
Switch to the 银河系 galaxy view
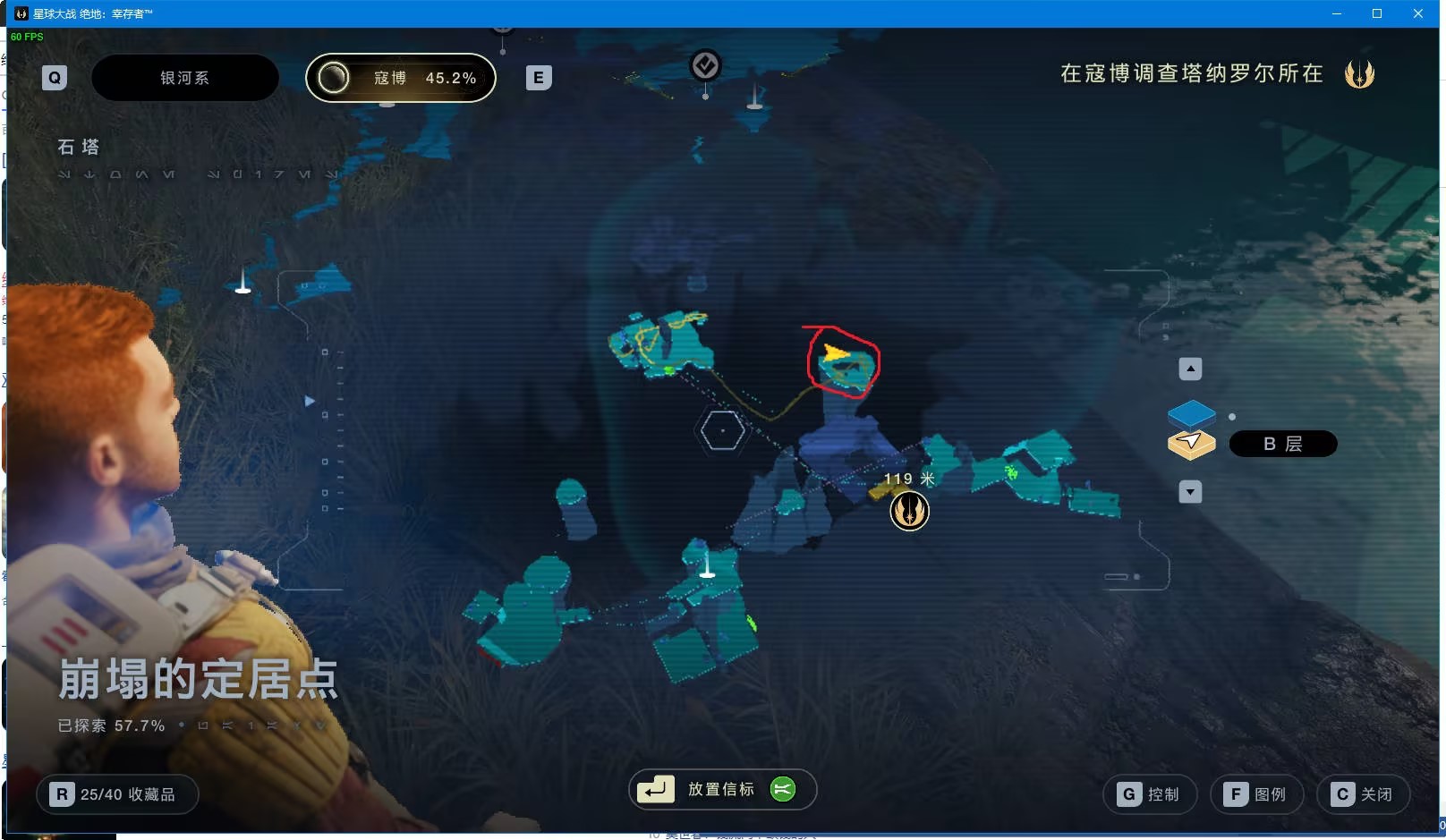(x=184, y=78)
